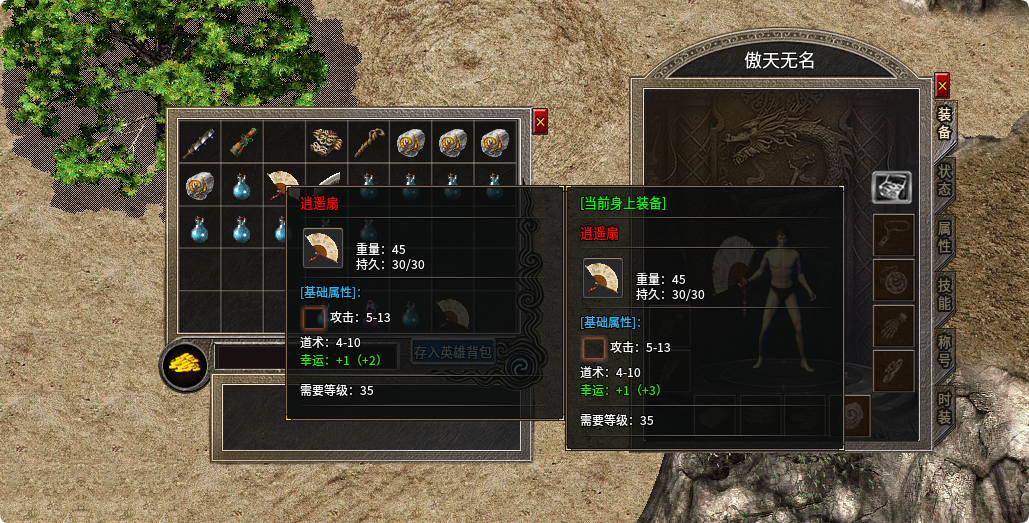This screenshot has width=1029, height=523.
Task: Select the 装备 equipment tab
Action: pos(944,122)
